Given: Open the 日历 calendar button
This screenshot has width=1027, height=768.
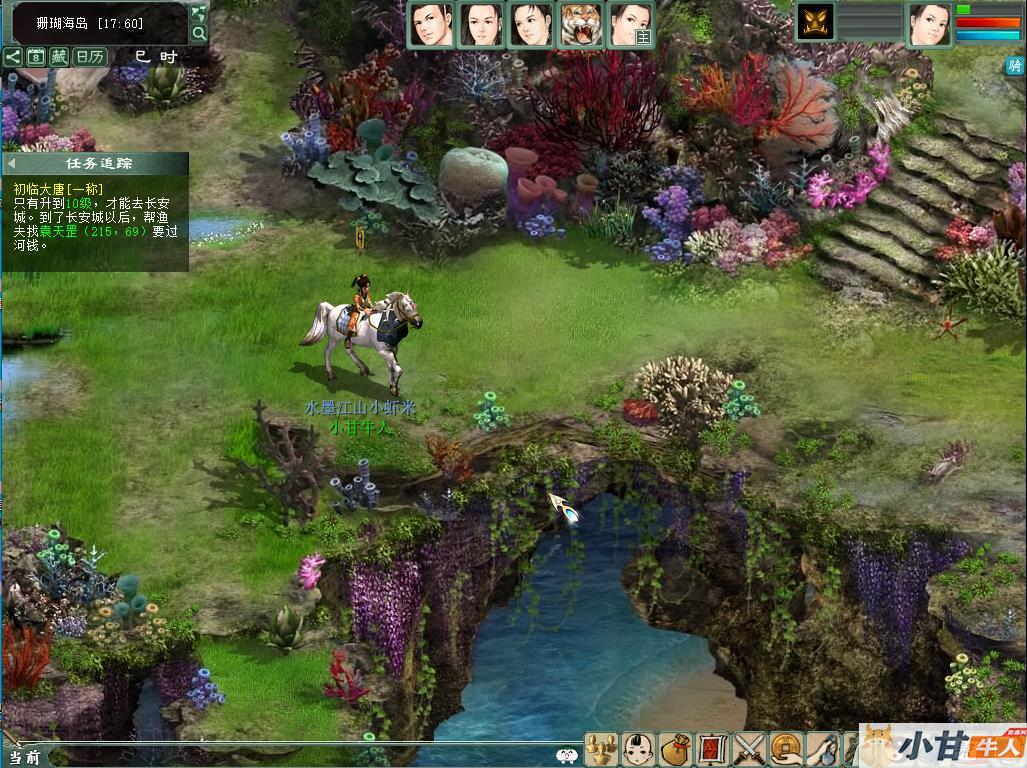Looking at the screenshot, I should 91,57.
